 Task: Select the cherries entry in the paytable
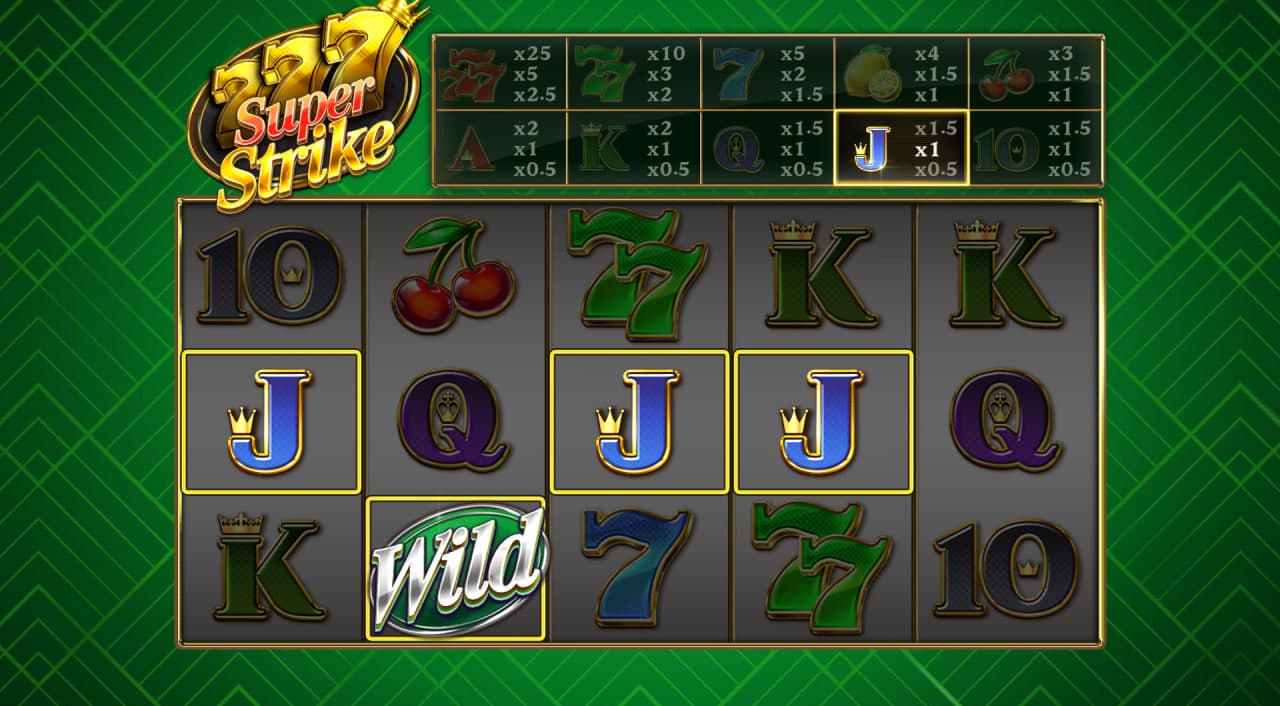(x=1035, y=74)
